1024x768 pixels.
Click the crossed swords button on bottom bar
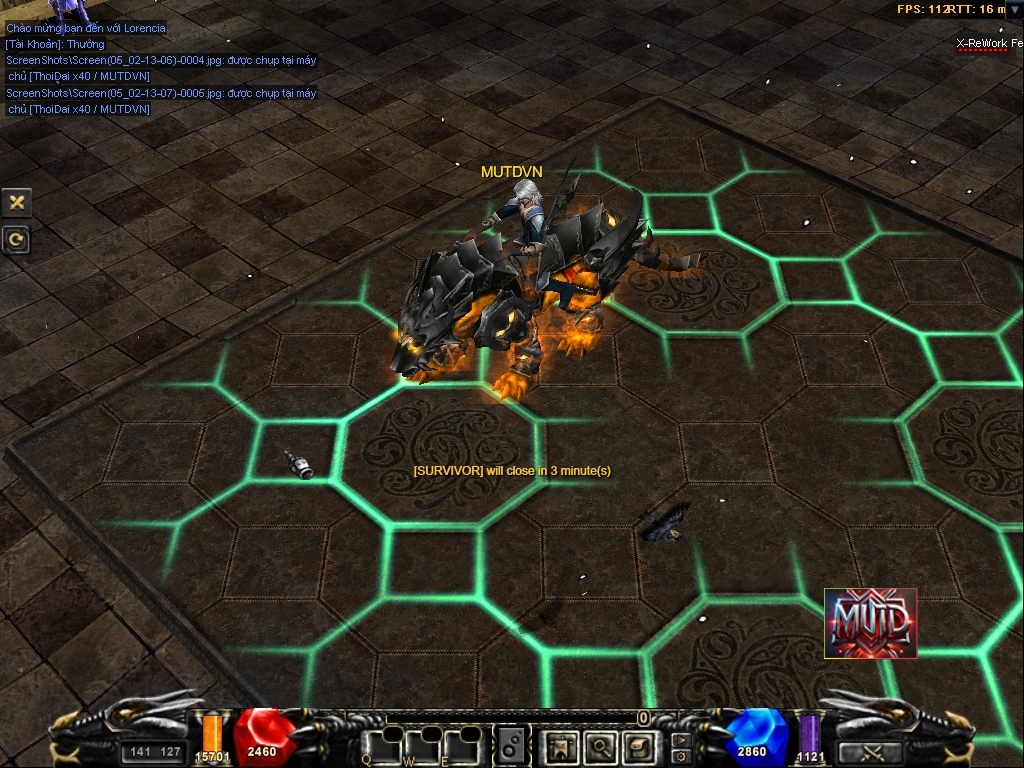coord(870,752)
